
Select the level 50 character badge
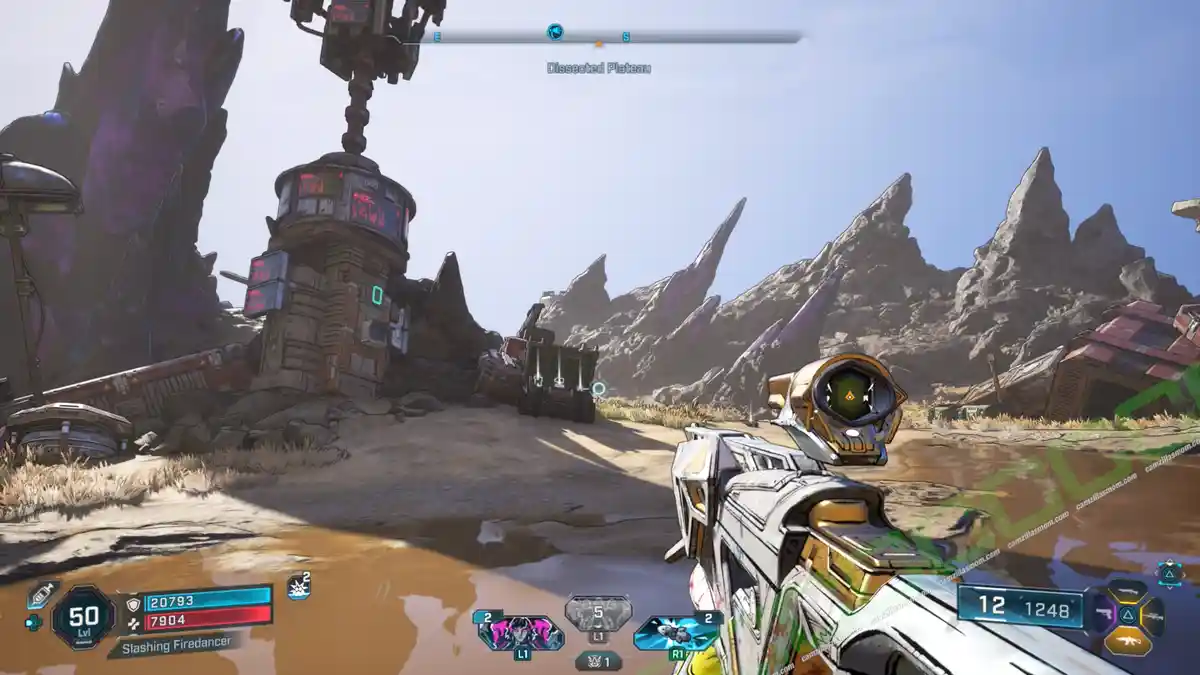click(x=82, y=615)
